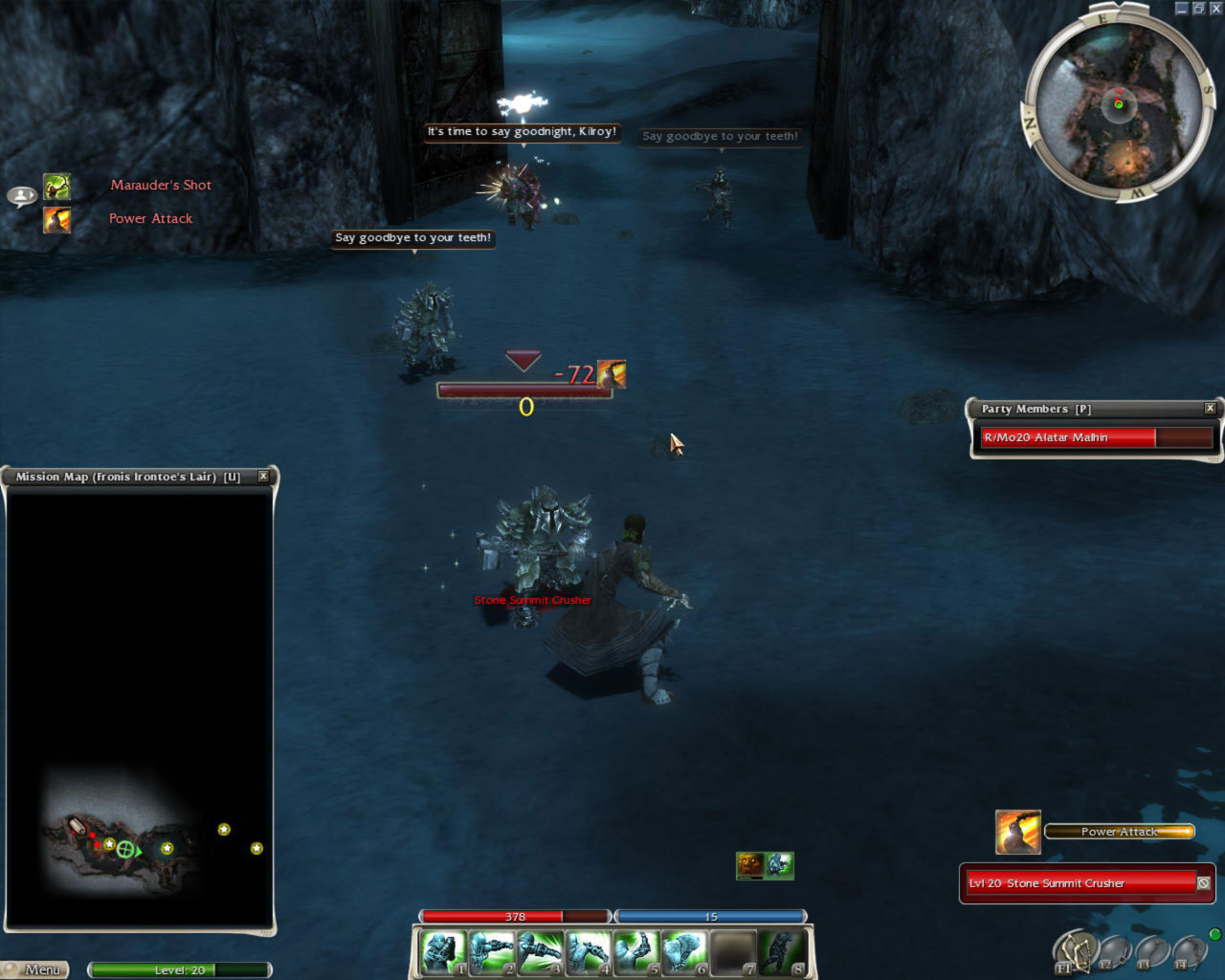Activate skill slot 1 on the skill bar

(443, 953)
